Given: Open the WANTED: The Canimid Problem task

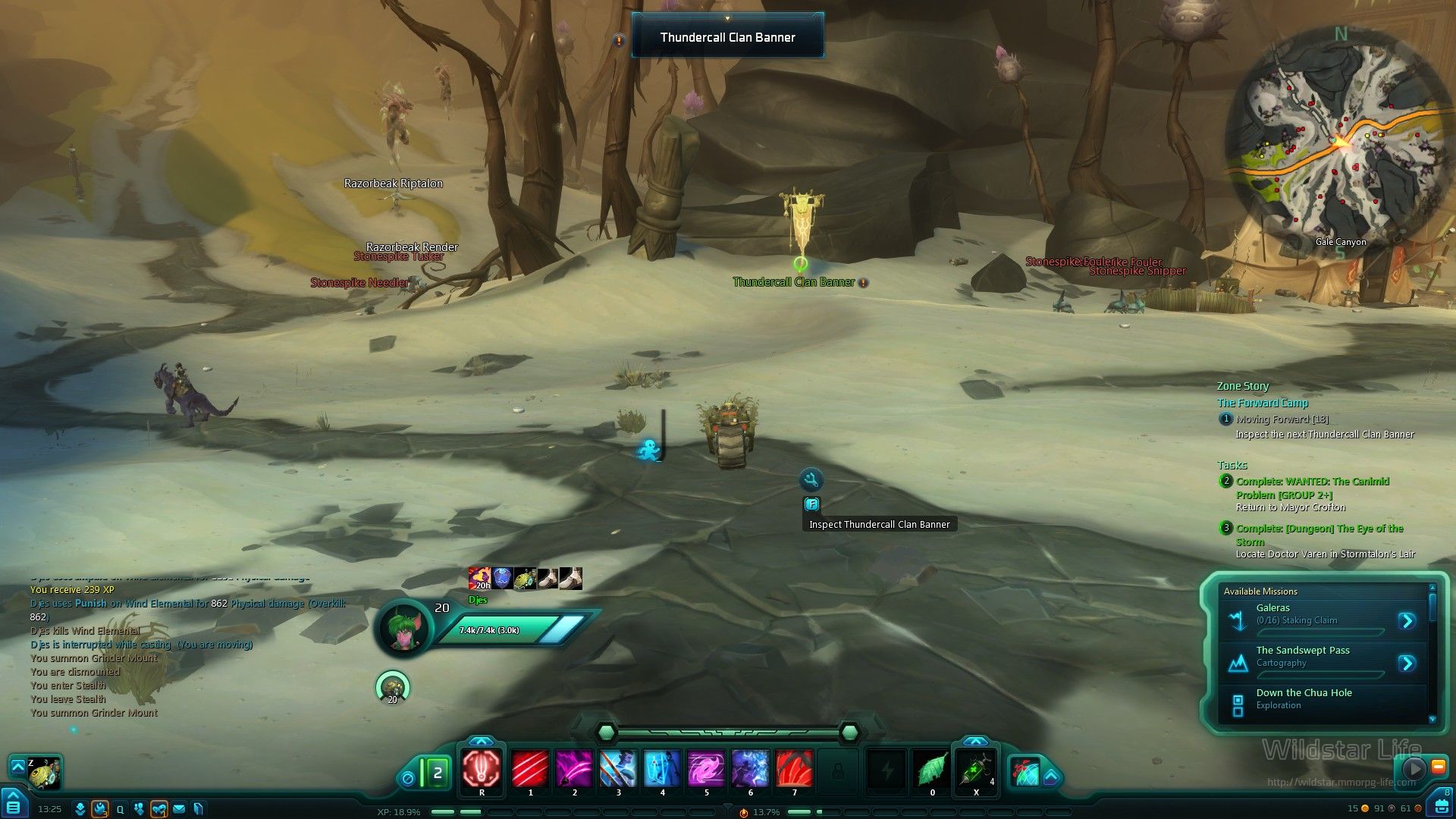Looking at the screenshot, I should [1312, 488].
